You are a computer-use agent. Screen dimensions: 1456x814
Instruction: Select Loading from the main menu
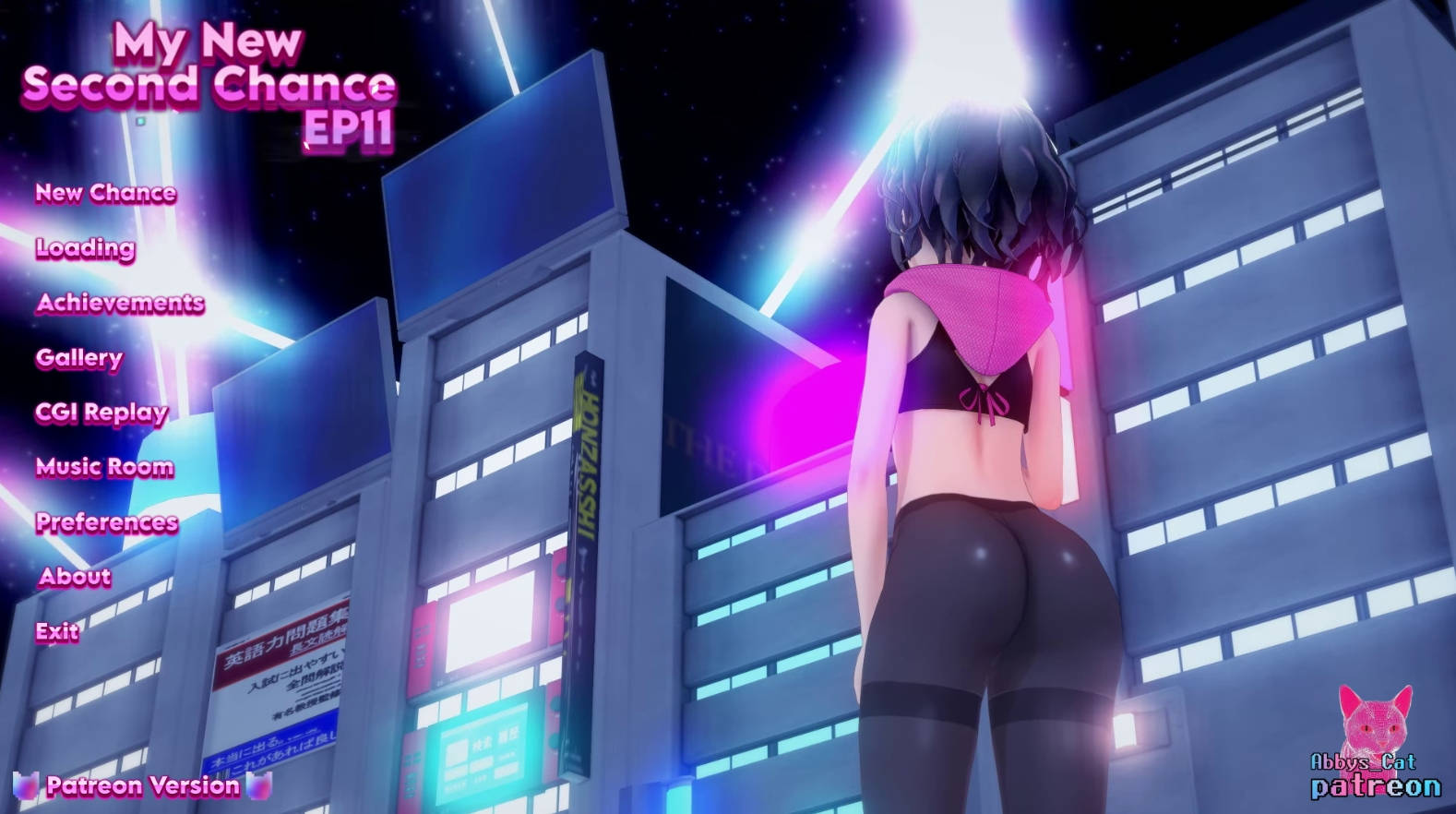pos(83,248)
